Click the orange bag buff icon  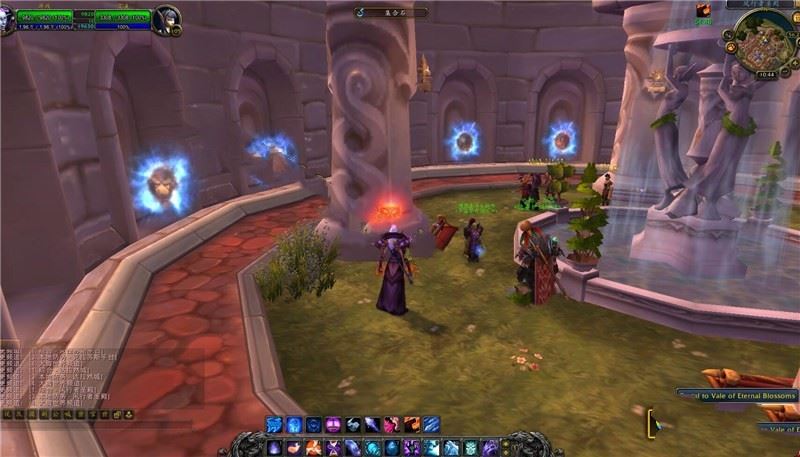(x=704, y=11)
